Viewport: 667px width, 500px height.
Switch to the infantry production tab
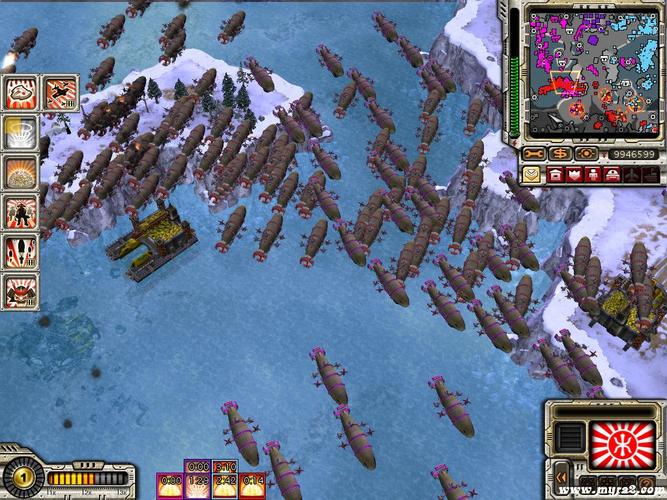[594, 176]
